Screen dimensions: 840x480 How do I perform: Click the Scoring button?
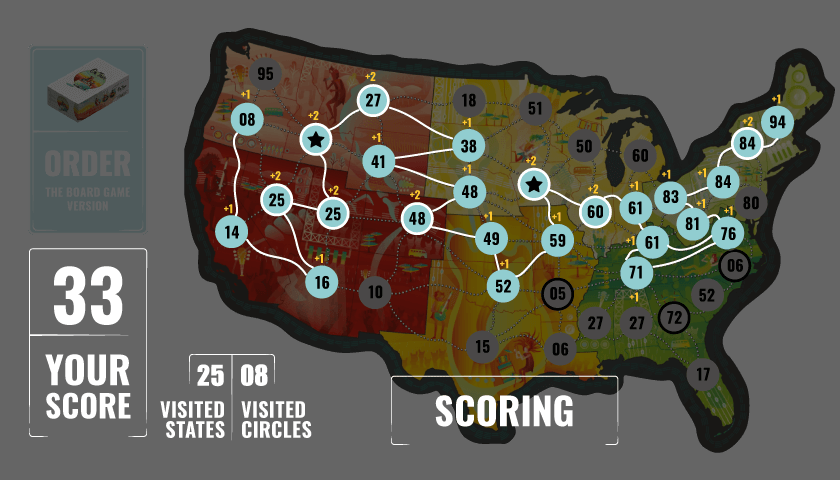504,410
